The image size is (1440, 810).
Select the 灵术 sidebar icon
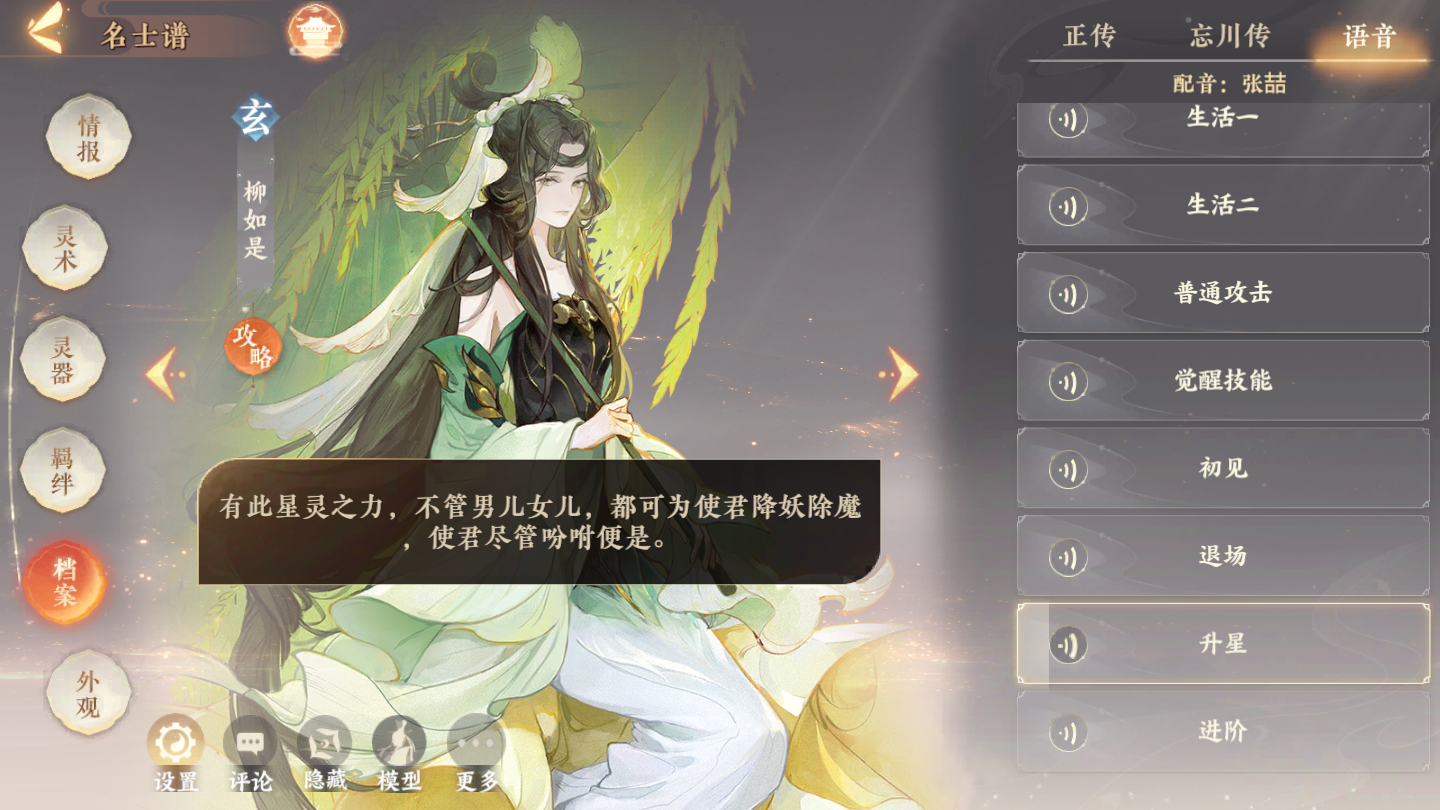click(x=63, y=248)
